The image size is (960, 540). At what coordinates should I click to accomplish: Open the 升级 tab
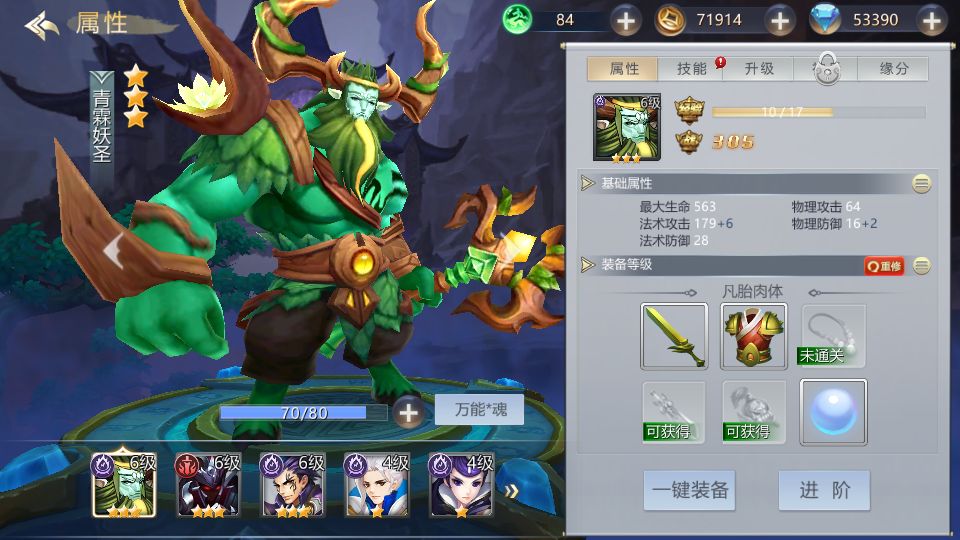[759, 69]
